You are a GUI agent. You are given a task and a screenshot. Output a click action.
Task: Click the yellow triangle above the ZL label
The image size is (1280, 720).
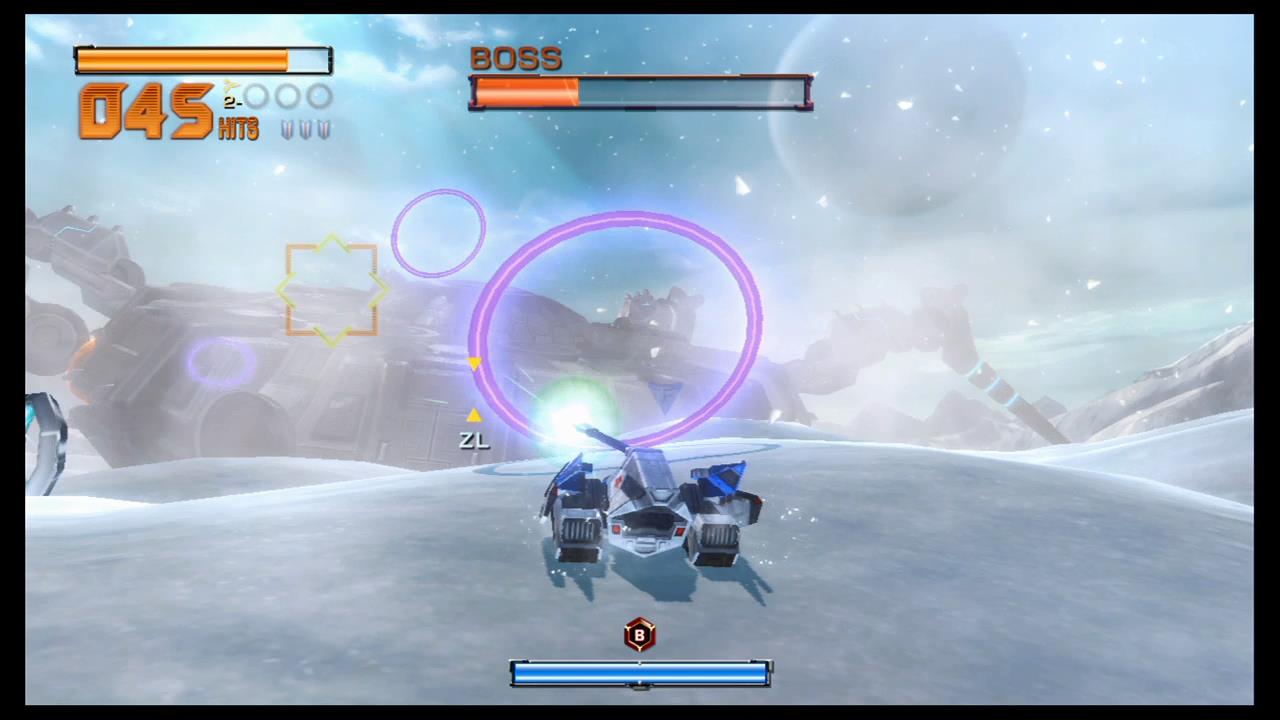pyautogui.click(x=474, y=415)
